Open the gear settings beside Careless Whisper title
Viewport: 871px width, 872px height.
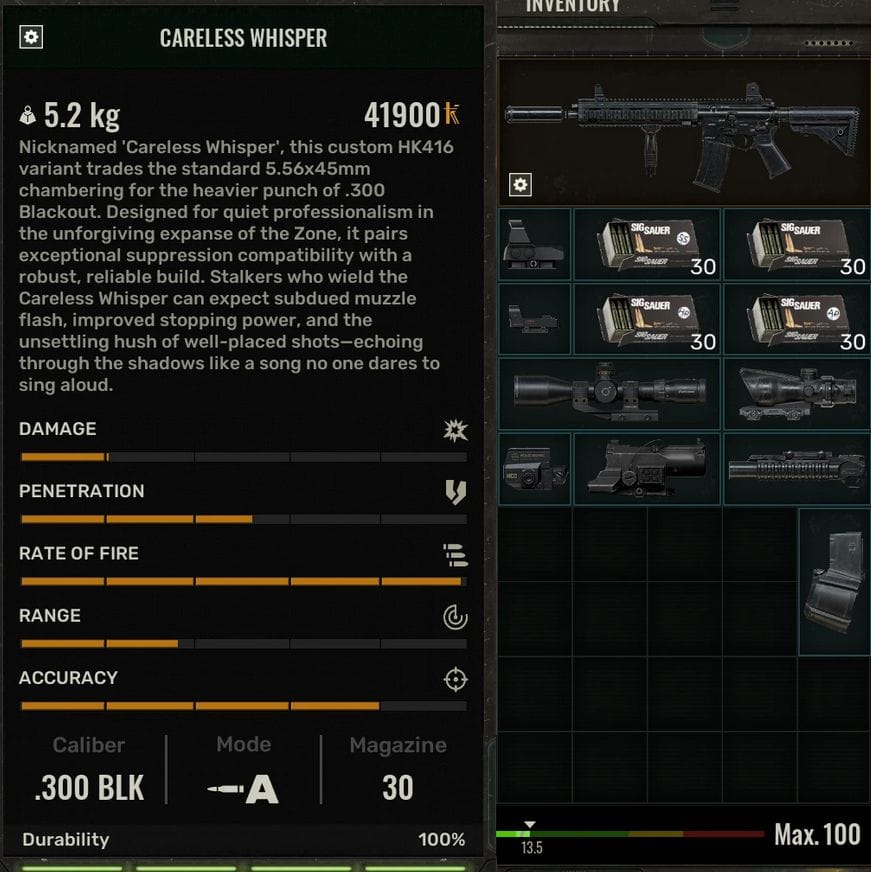[32, 38]
